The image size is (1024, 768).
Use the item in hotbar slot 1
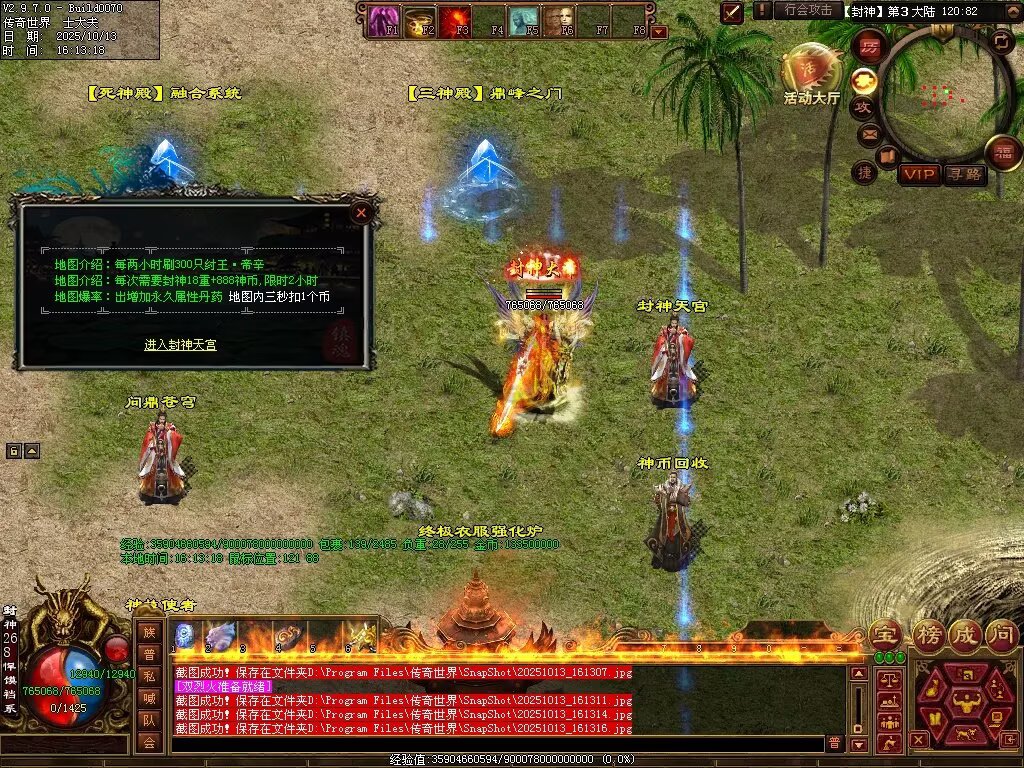tap(187, 637)
